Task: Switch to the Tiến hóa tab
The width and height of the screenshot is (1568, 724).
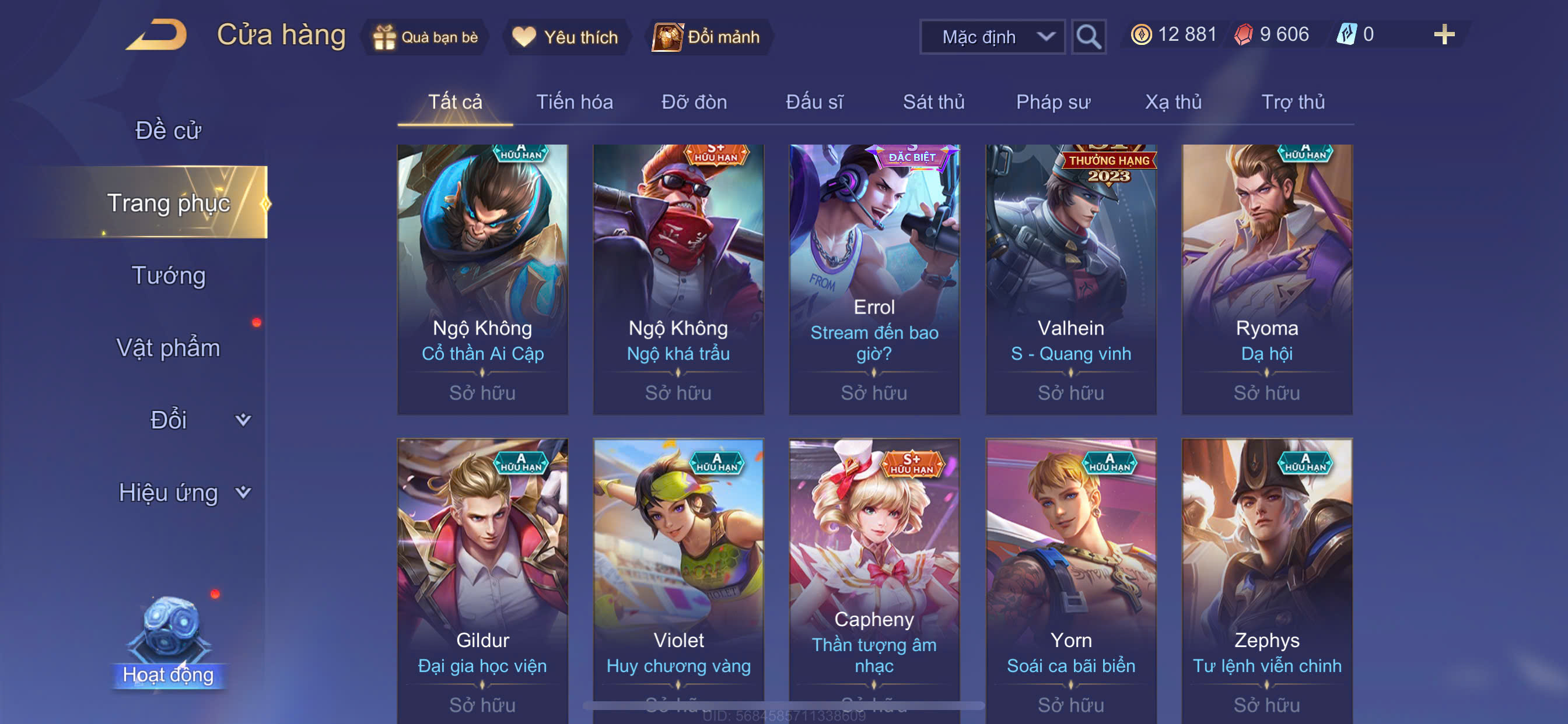Action: pyautogui.click(x=574, y=102)
